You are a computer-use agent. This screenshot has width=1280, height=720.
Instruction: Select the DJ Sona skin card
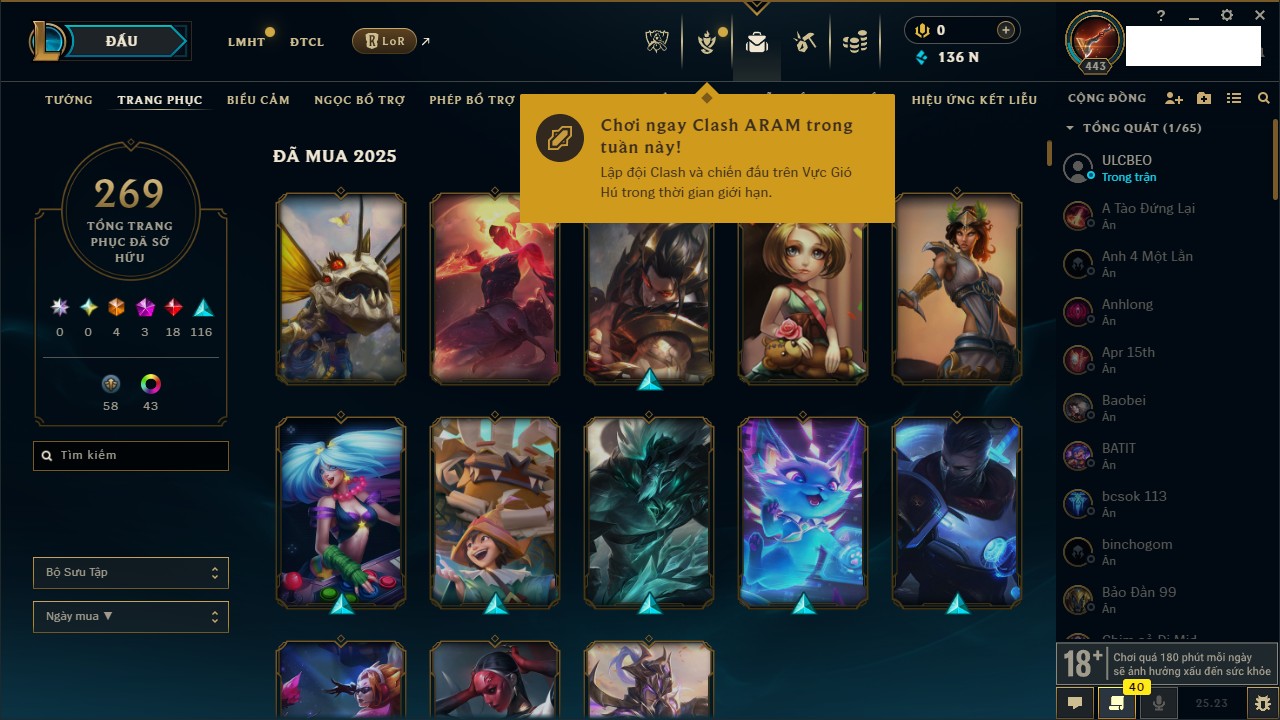pyautogui.click(x=341, y=512)
